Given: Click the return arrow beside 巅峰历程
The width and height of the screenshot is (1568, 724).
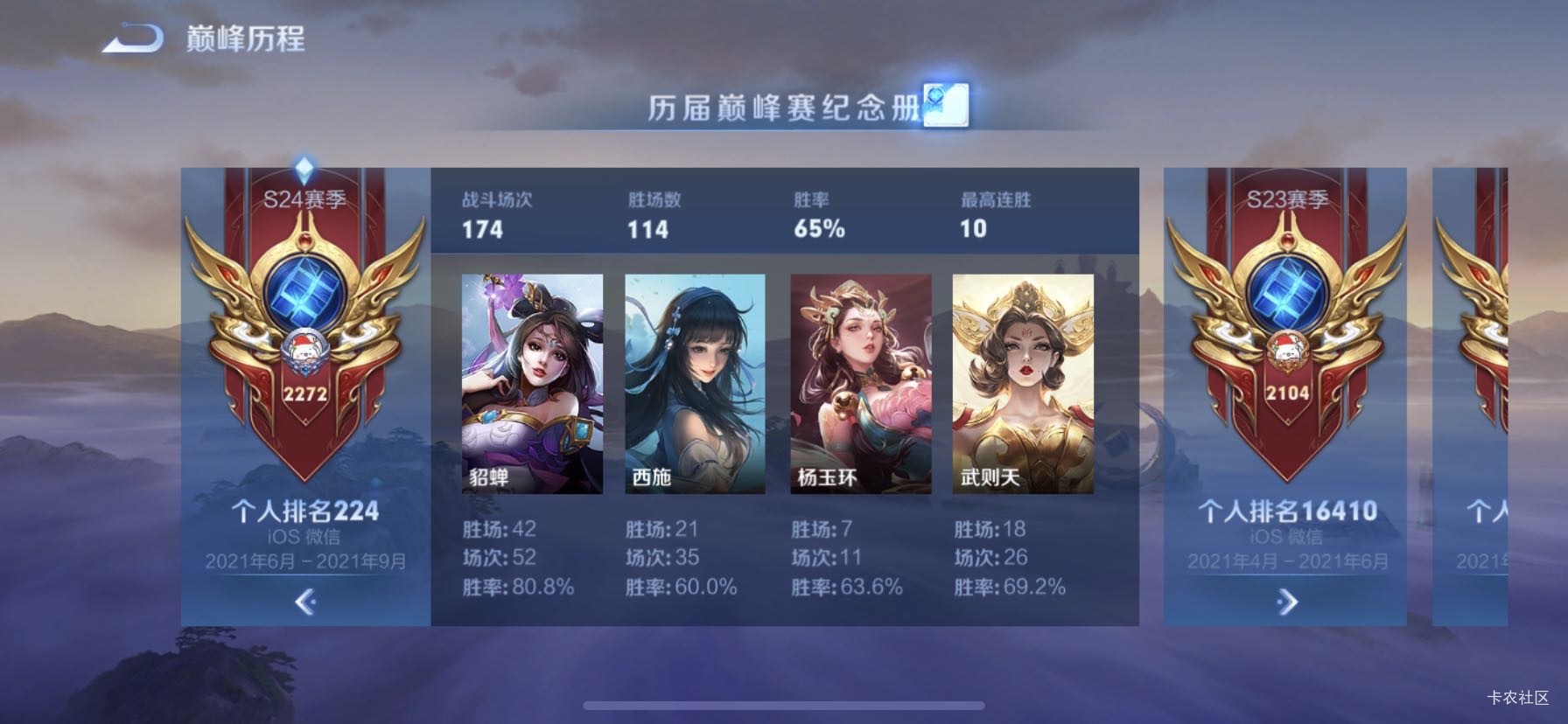Looking at the screenshot, I should 129,37.
